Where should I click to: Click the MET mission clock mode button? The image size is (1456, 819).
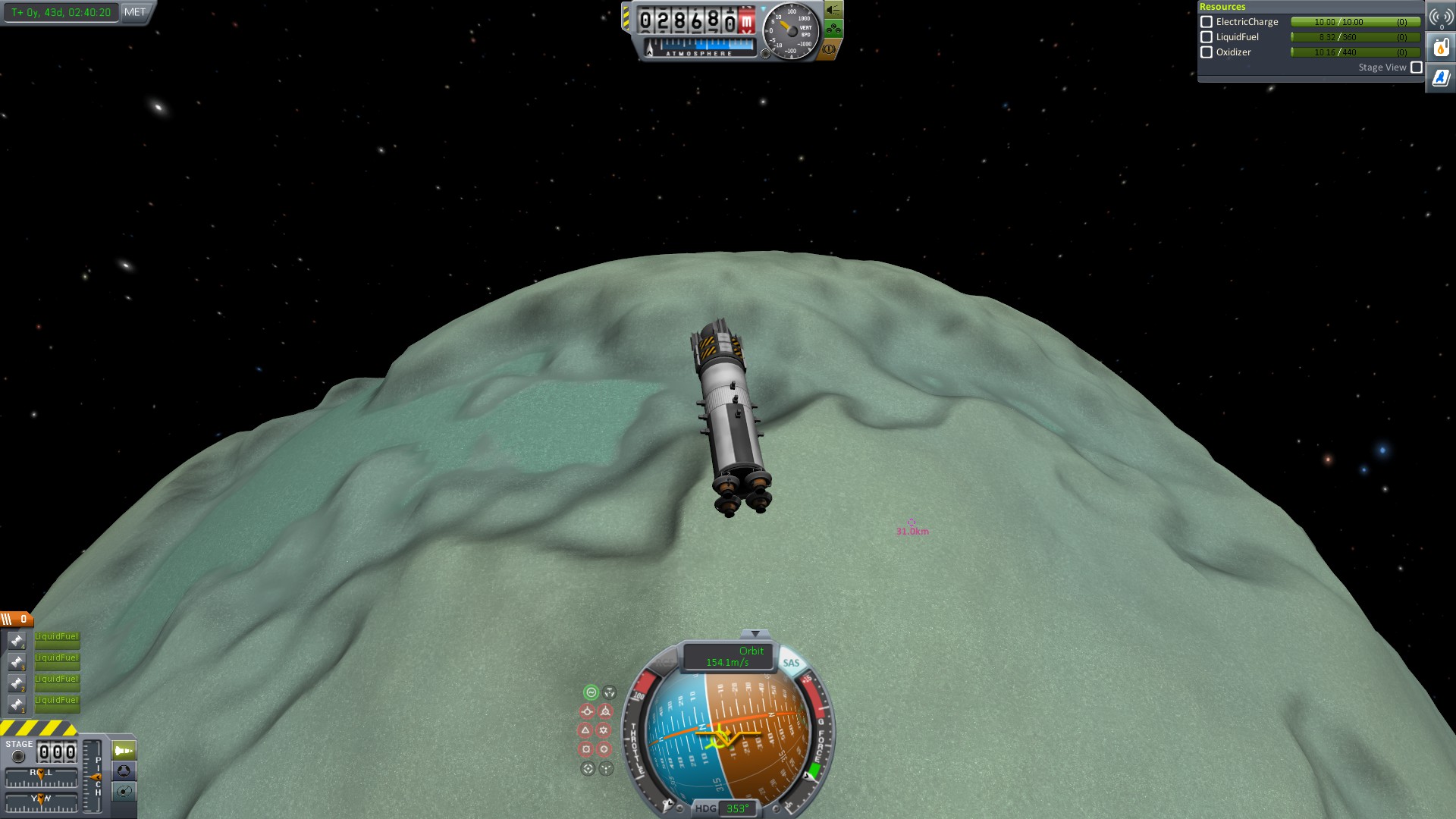pyautogui.click(x=135, y=12)
